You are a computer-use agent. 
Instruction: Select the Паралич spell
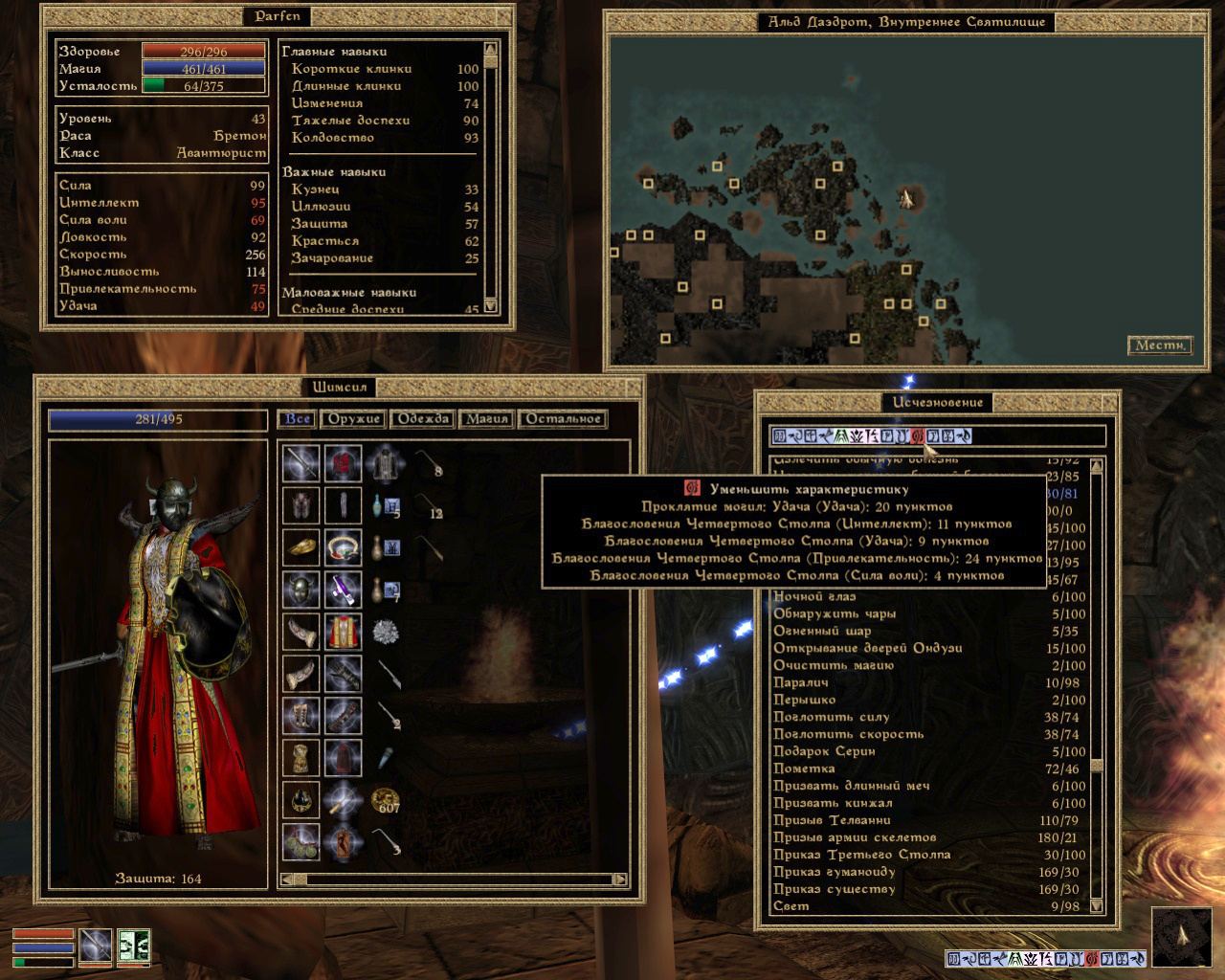click(801, 683)
